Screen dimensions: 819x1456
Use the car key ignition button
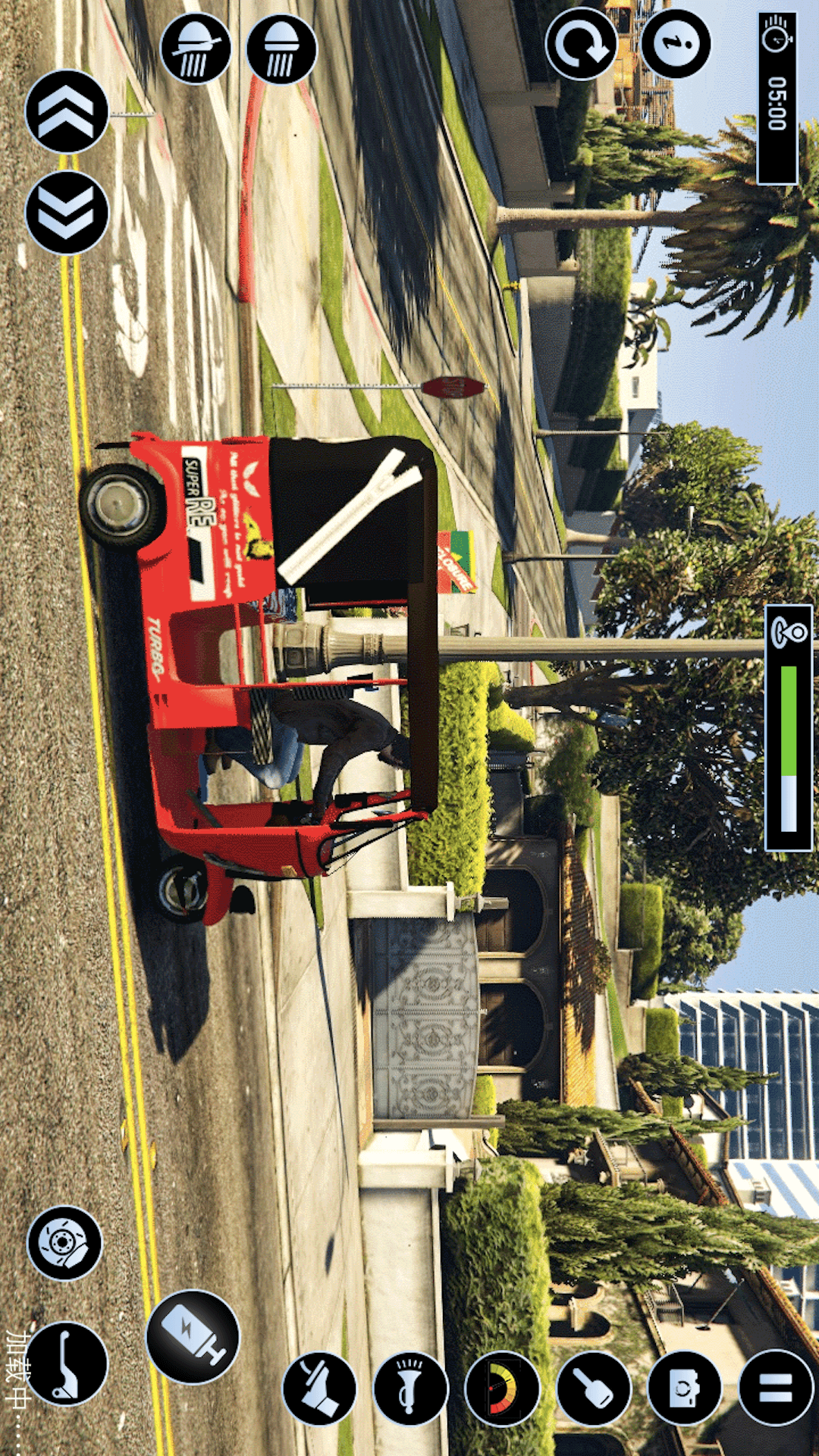pos(594,1389)
